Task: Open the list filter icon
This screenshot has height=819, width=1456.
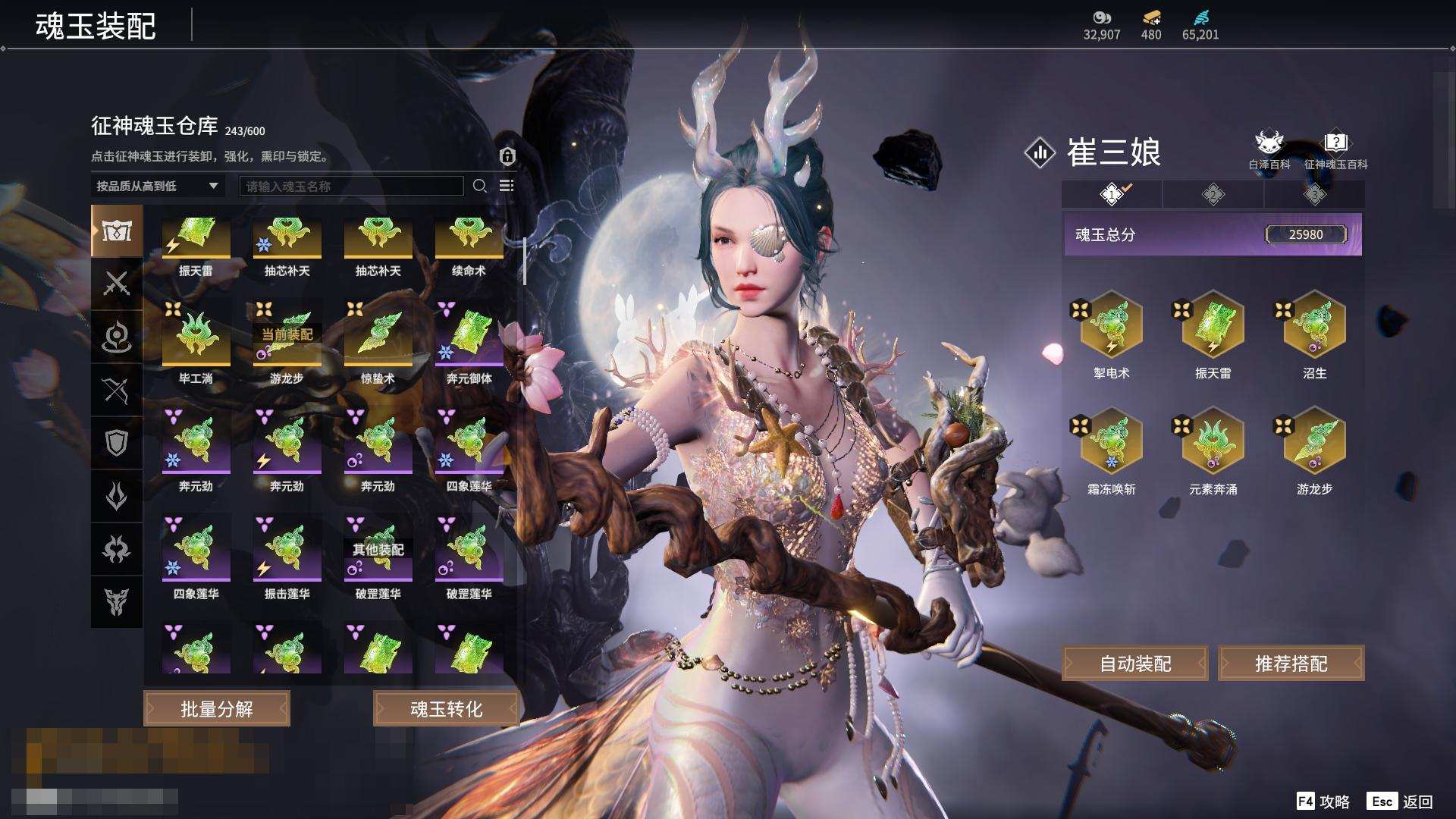Action: click(507, 186)
